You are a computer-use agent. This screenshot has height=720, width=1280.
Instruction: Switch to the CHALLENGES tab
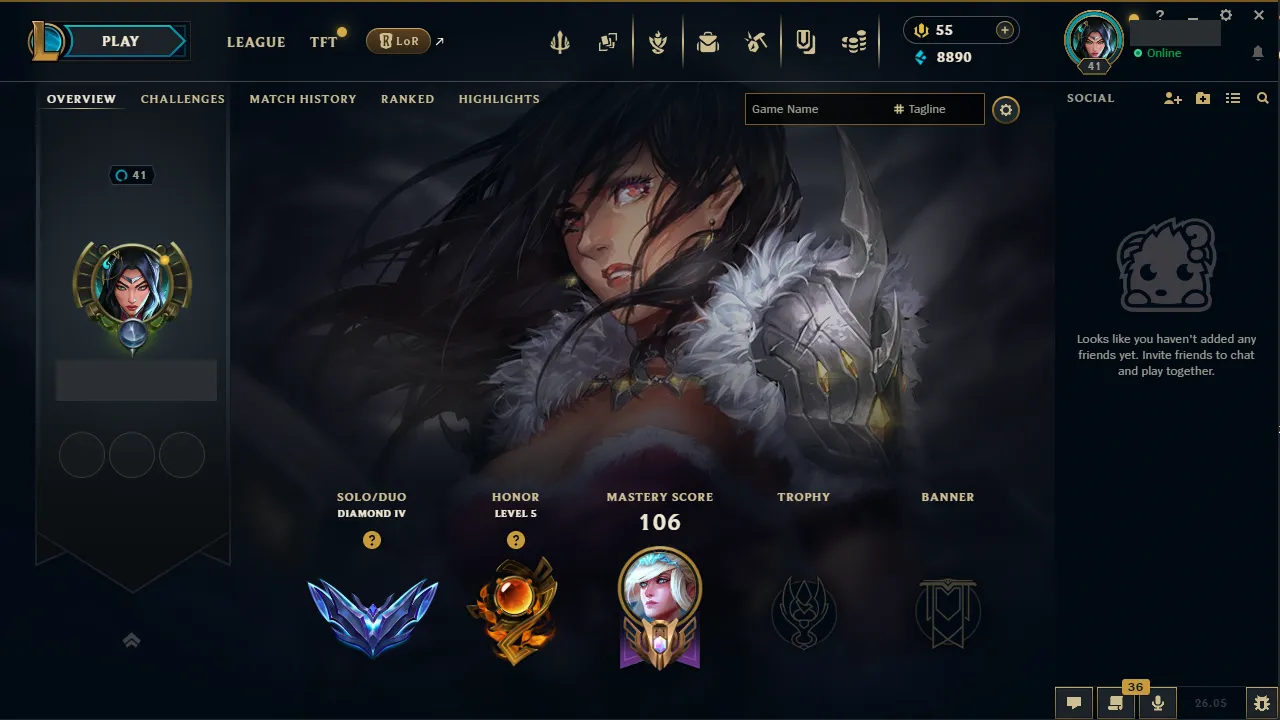pos(182,99)
